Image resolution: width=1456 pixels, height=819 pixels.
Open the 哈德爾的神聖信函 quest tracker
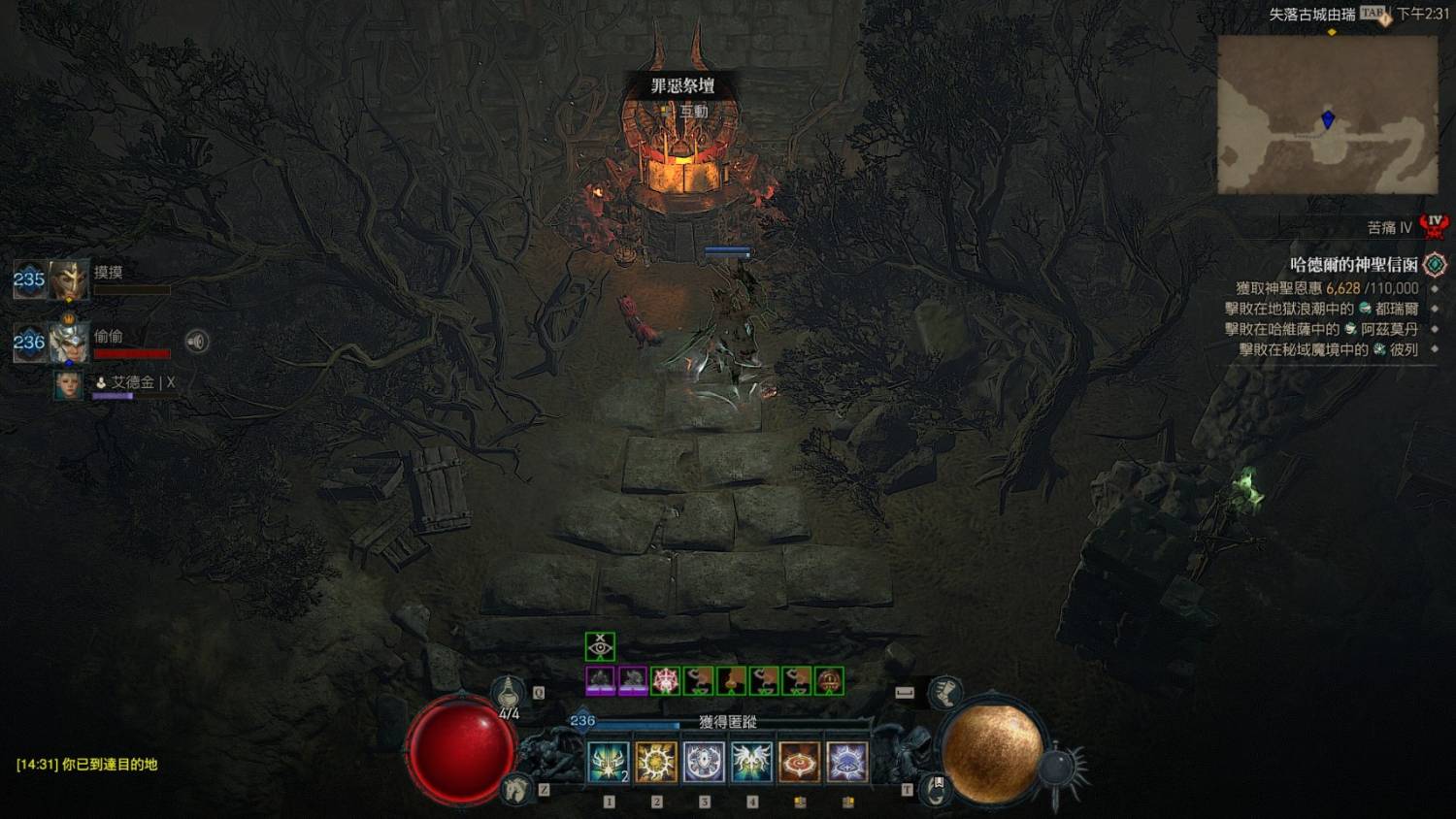(x=1353, y=264)
